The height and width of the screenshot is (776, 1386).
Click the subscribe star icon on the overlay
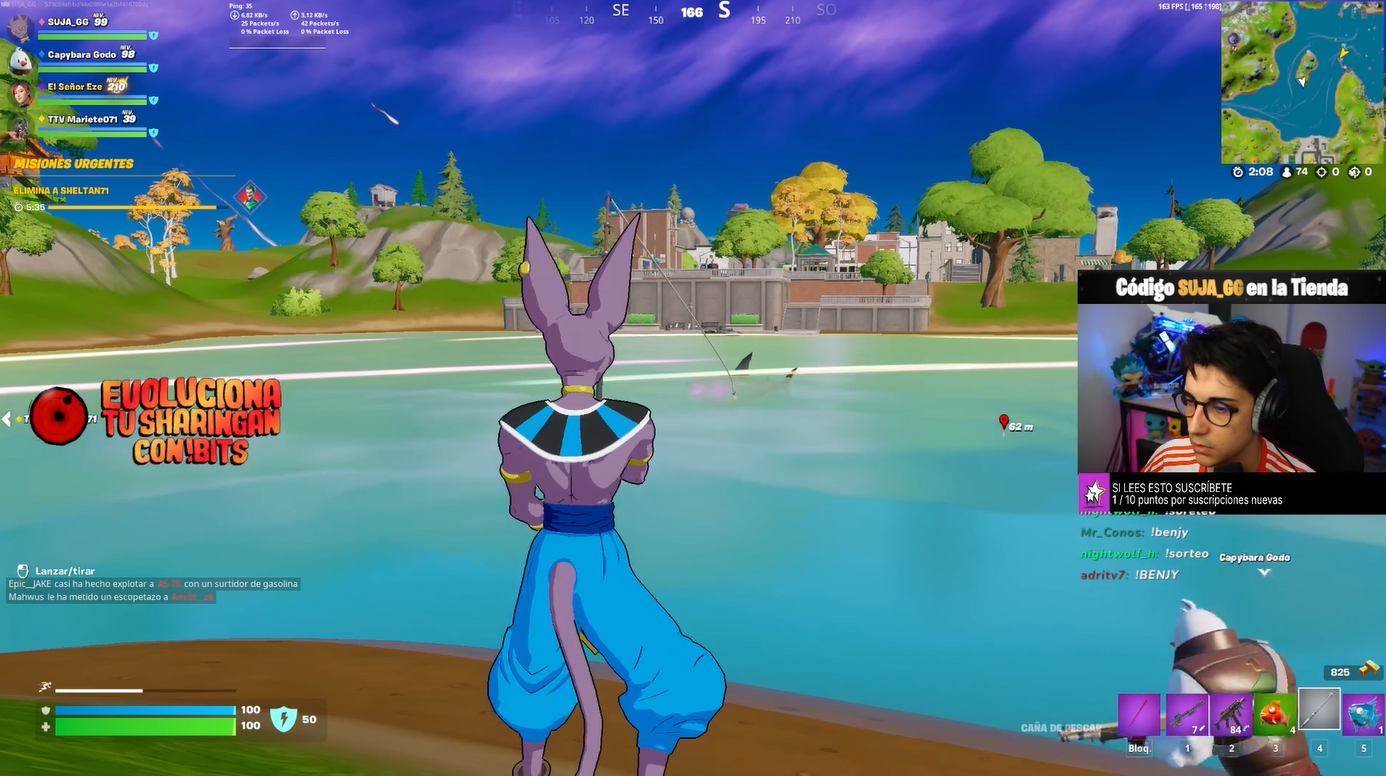pos(1094,493)
